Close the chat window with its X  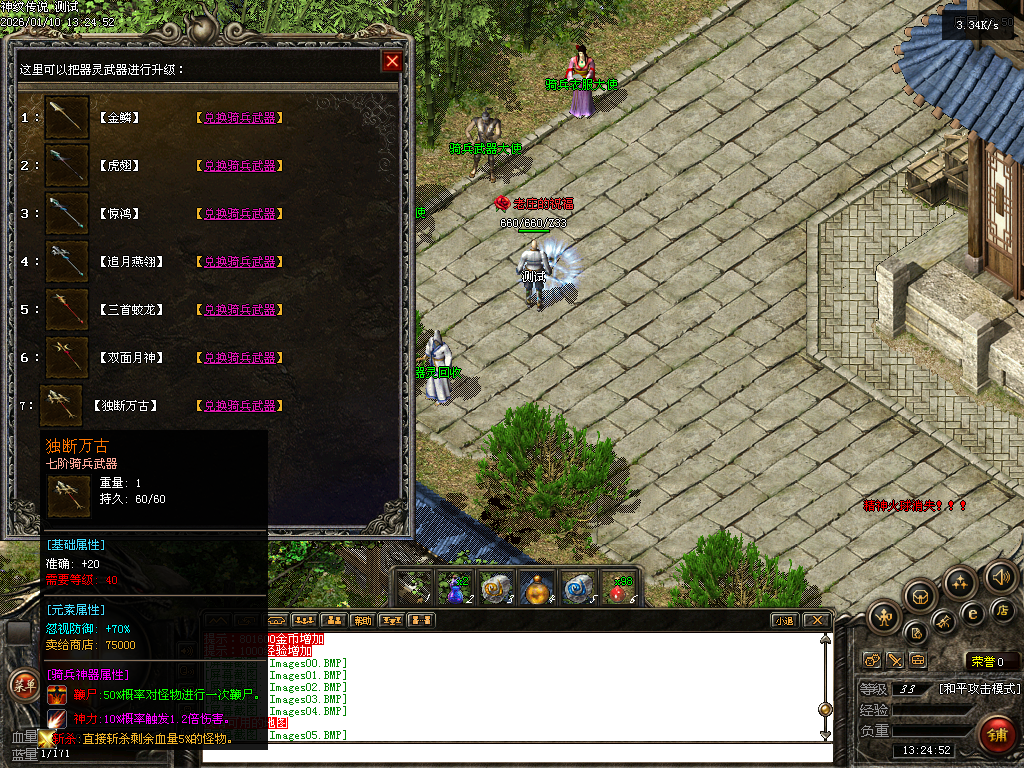point(817,621)
